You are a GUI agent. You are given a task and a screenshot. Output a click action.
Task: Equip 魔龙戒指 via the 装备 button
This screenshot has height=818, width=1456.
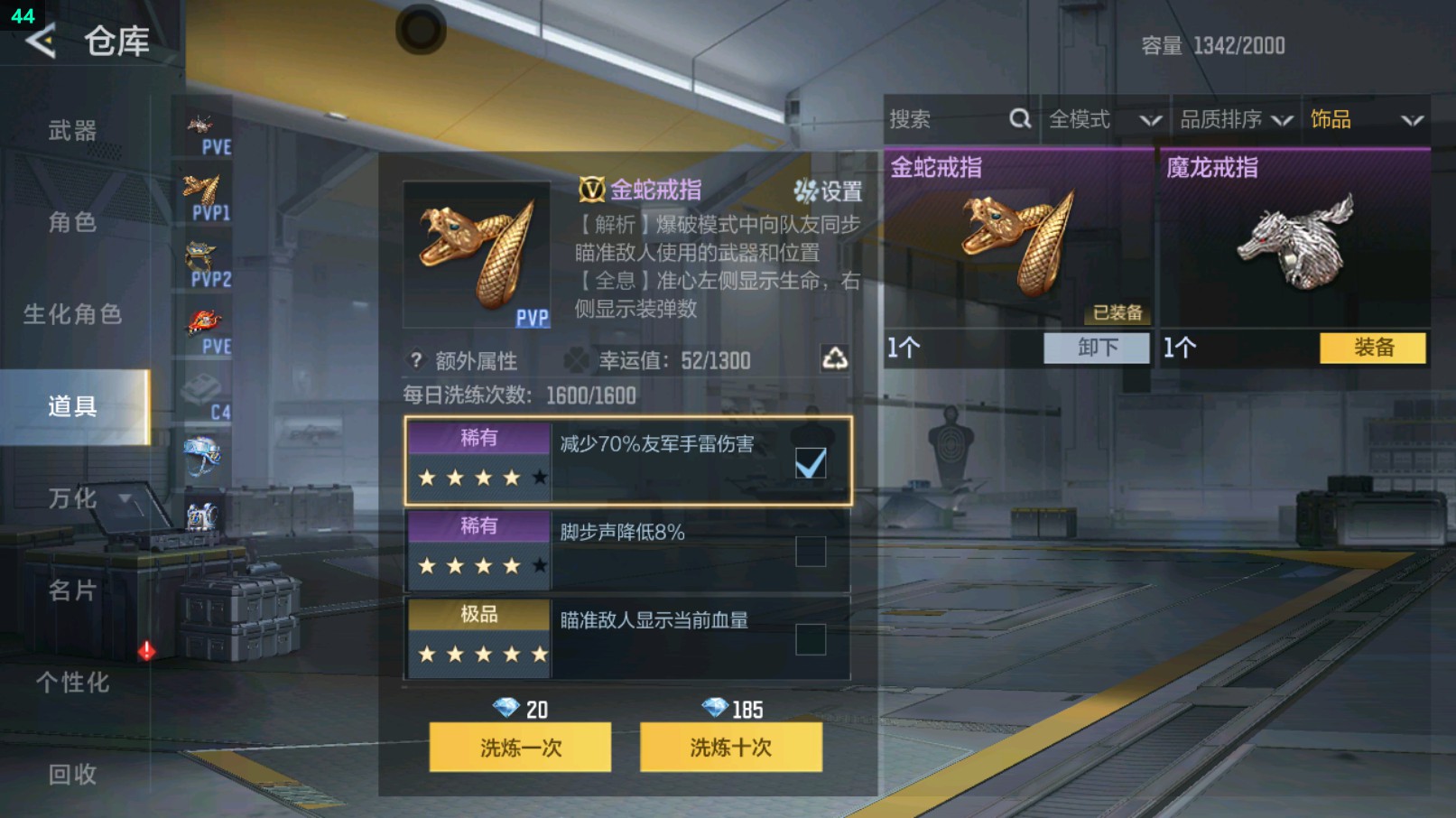point(1372,348)
